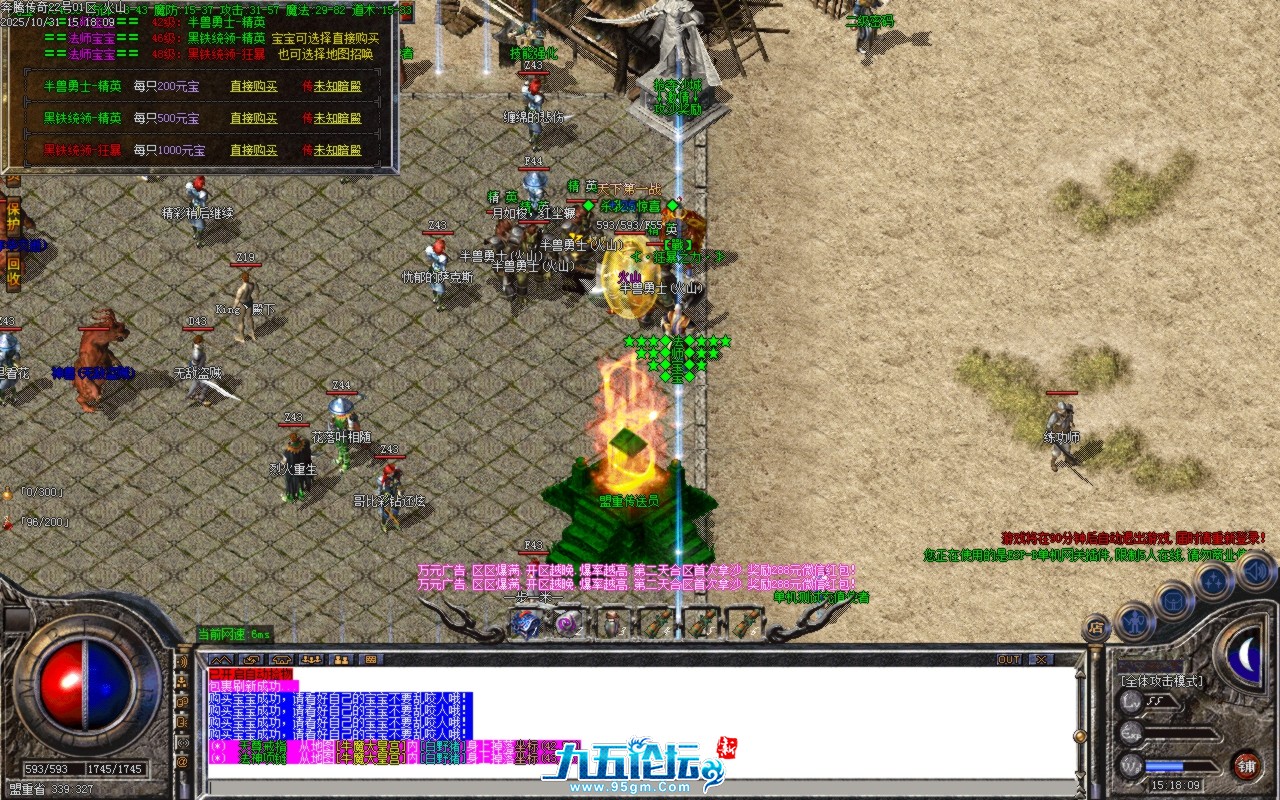Screen dimensions: 1280x800
Task: Open the grid inventory icon in the chat toolbar
Action: (372, 659)
